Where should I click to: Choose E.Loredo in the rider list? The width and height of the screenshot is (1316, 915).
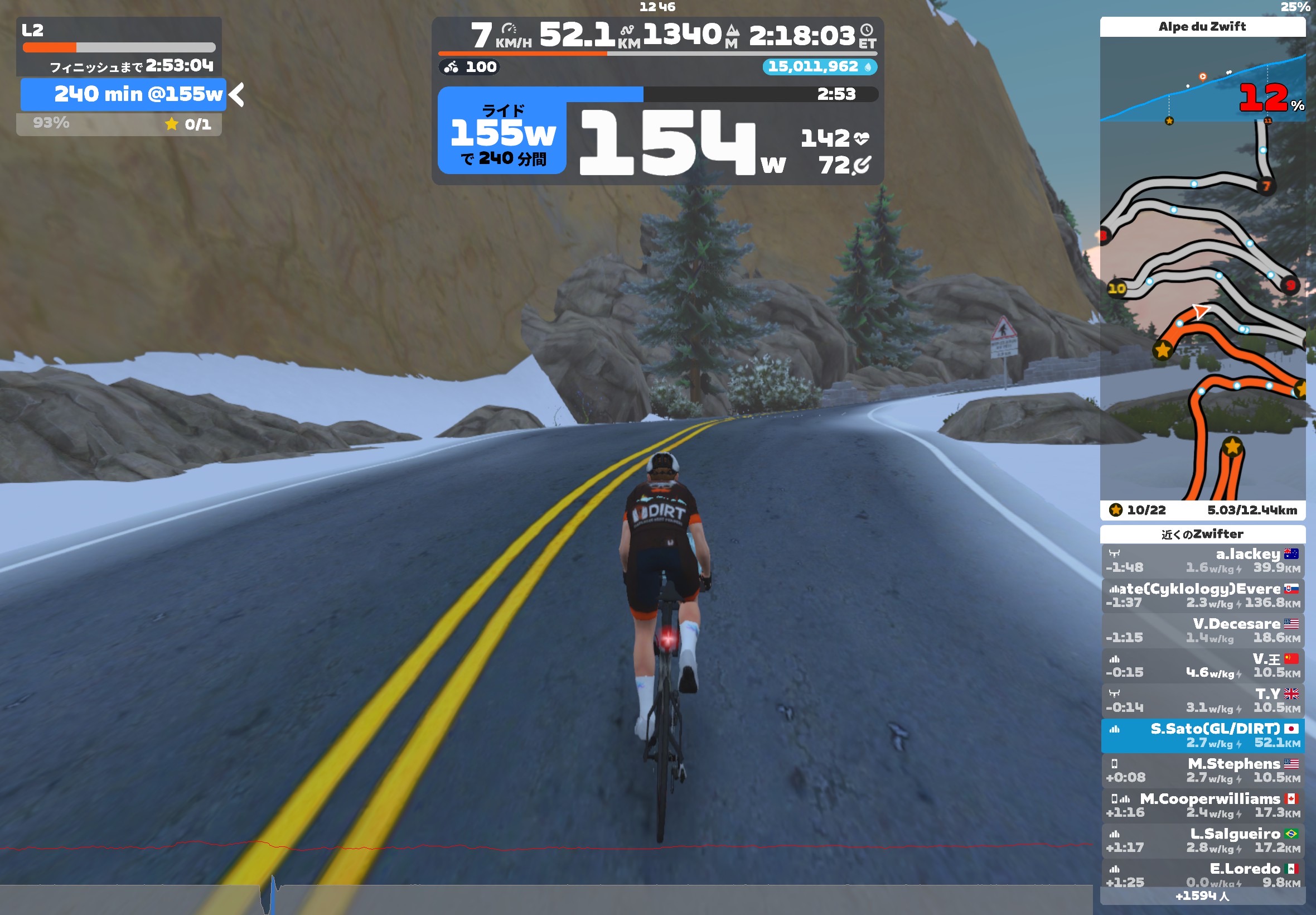[x=1202, y=874]
